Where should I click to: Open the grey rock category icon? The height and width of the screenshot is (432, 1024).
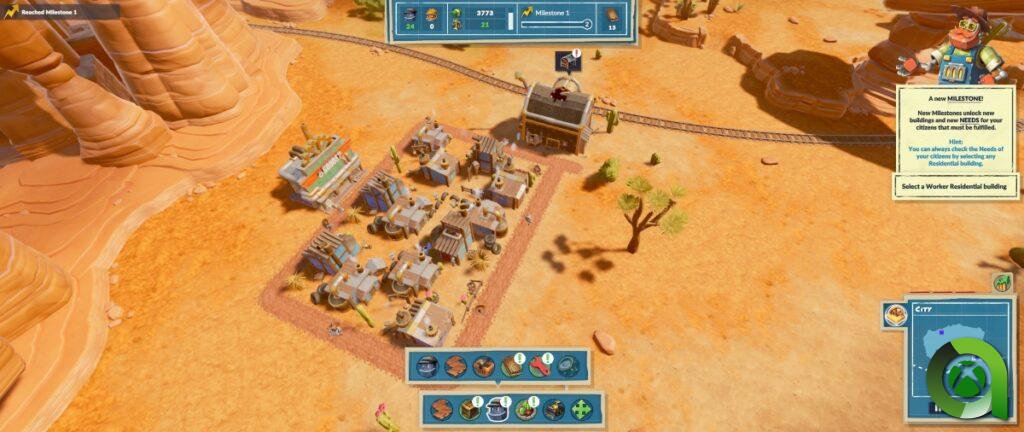point(567,366)
